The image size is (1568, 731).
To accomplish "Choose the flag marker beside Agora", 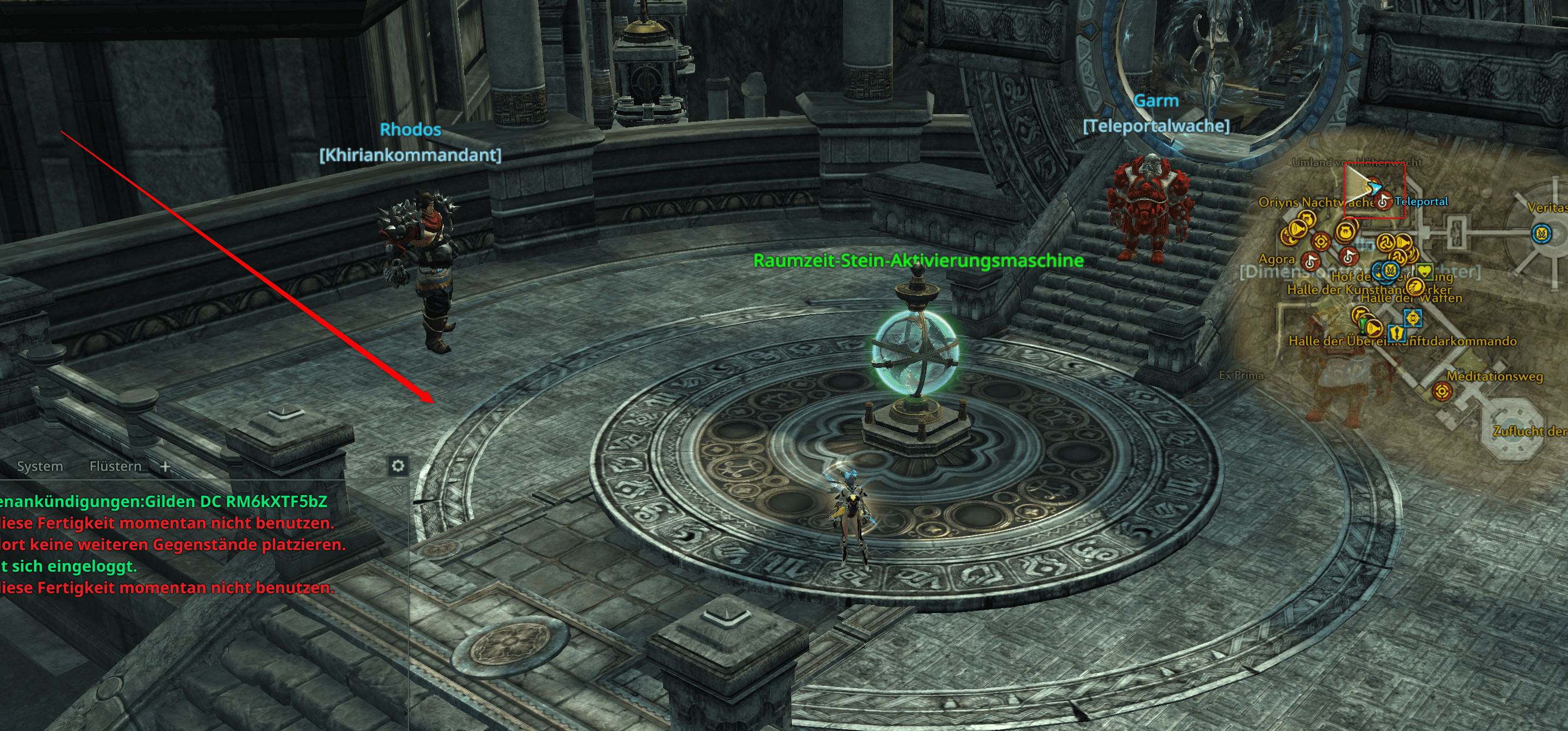I will 1310,262.
